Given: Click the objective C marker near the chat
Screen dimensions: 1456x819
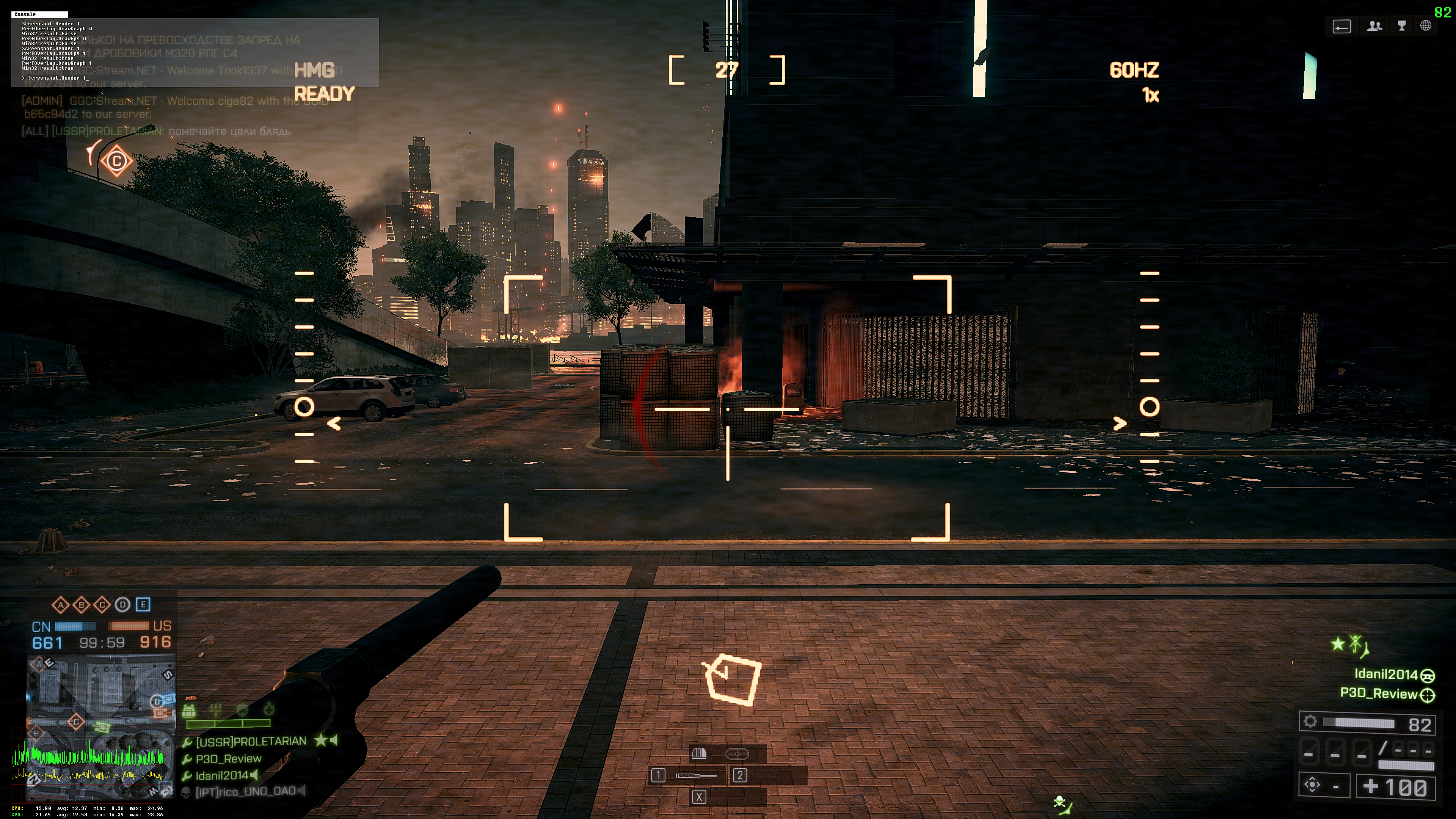Looking at the screenshot, I should (x=116, y=161).
